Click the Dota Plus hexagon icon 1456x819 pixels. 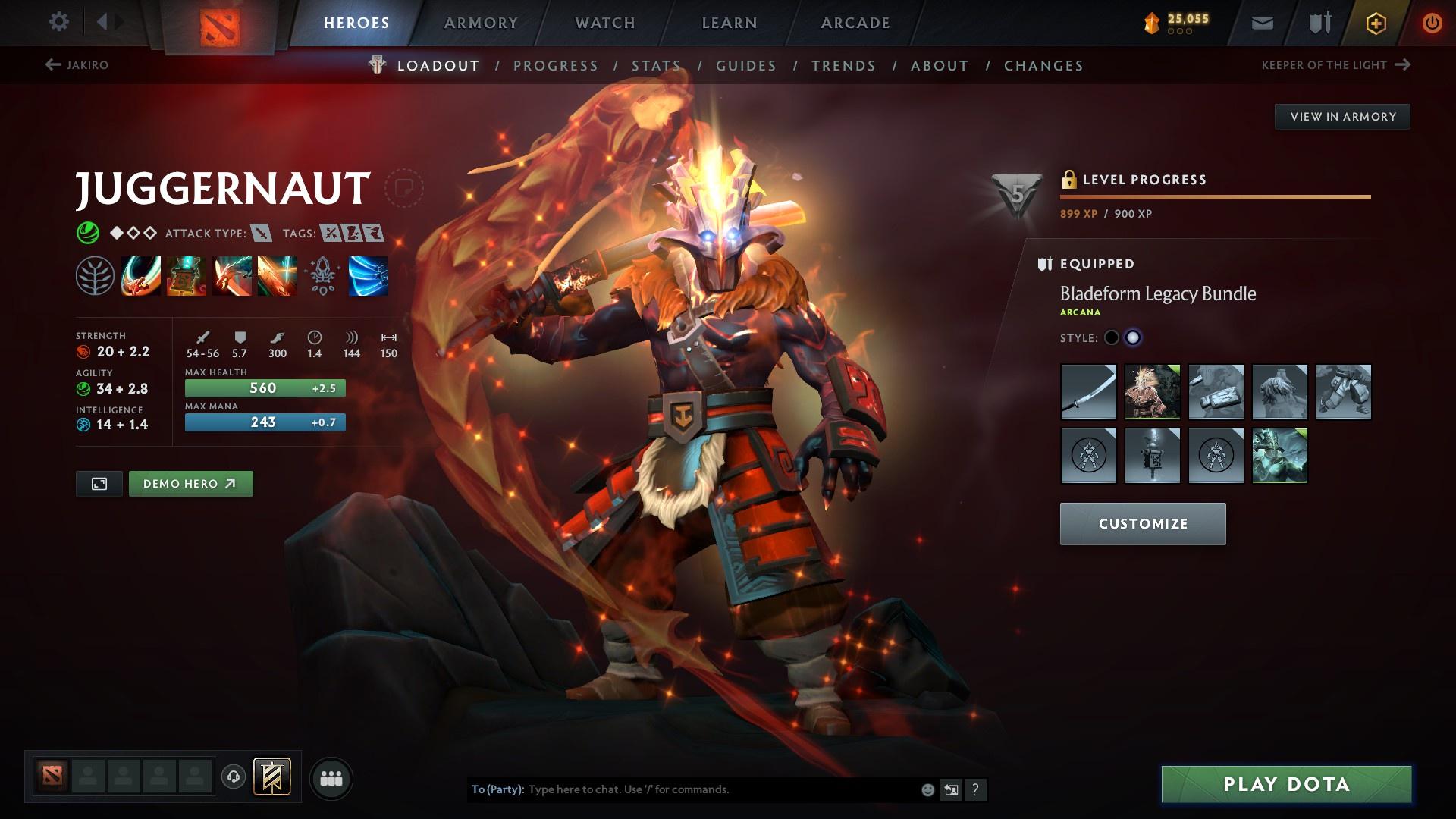pyautogui.click(x=1375, y=22)
